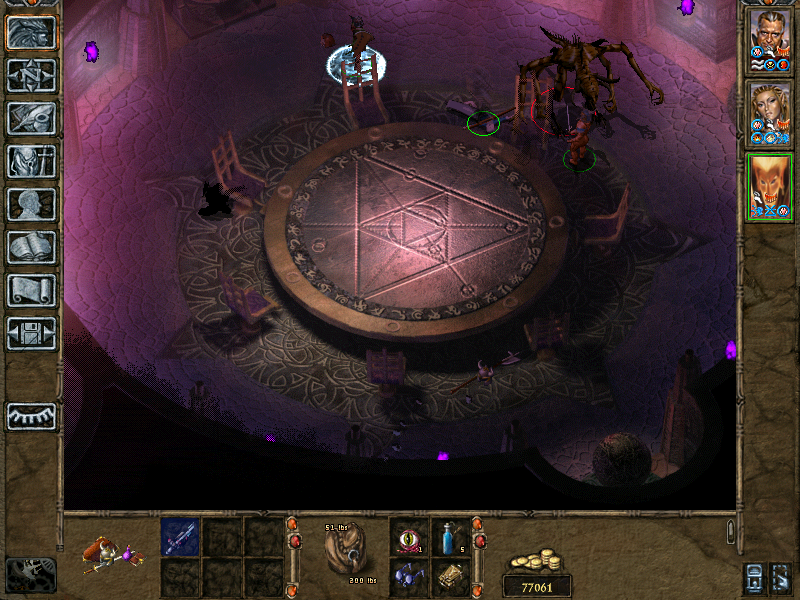Viewport: 800px width, 600px height.
Task: Select the grey-haired man's party portrait
Action: tap(770, 40)
